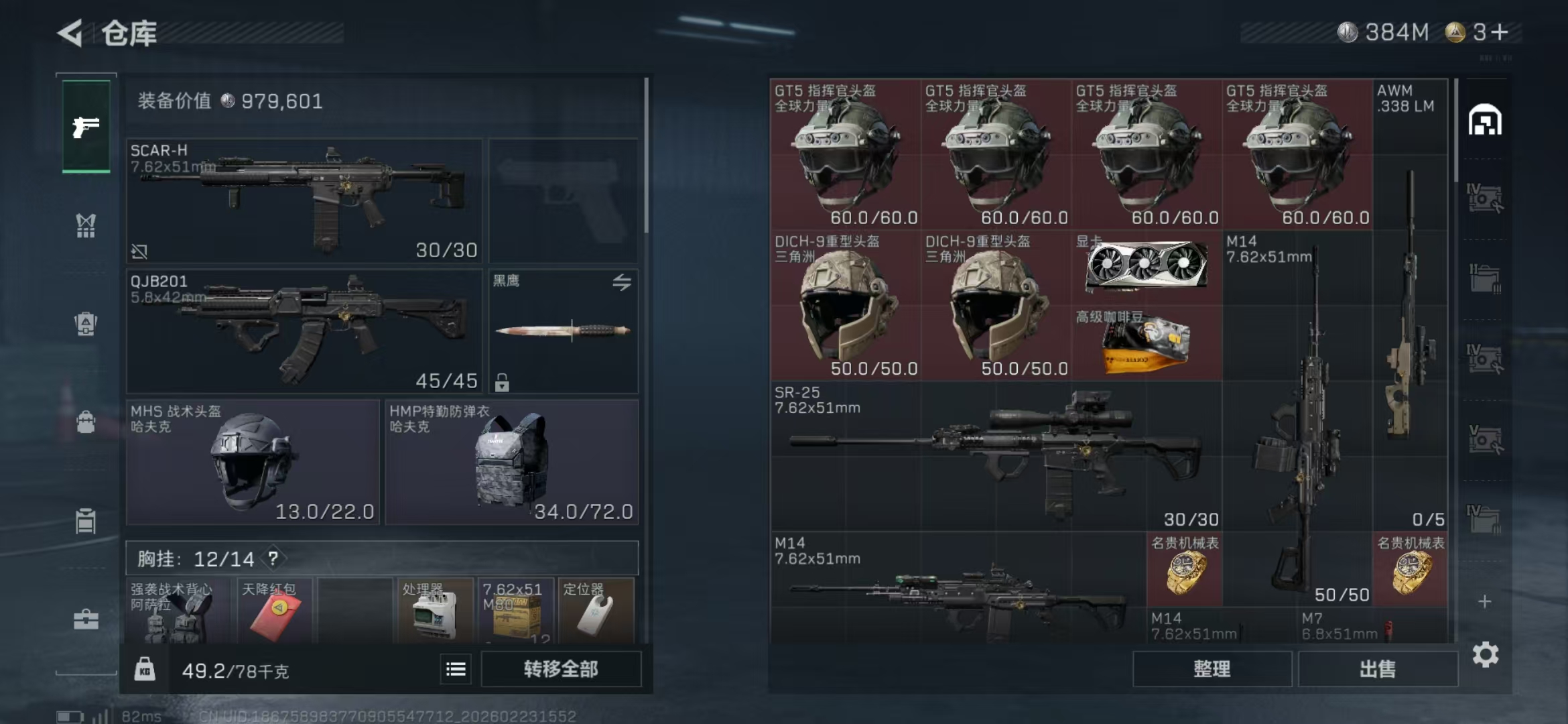1568x724 pixels.
Task: Sort the warehouse with 整理
Action: [x=1212, y=669]
